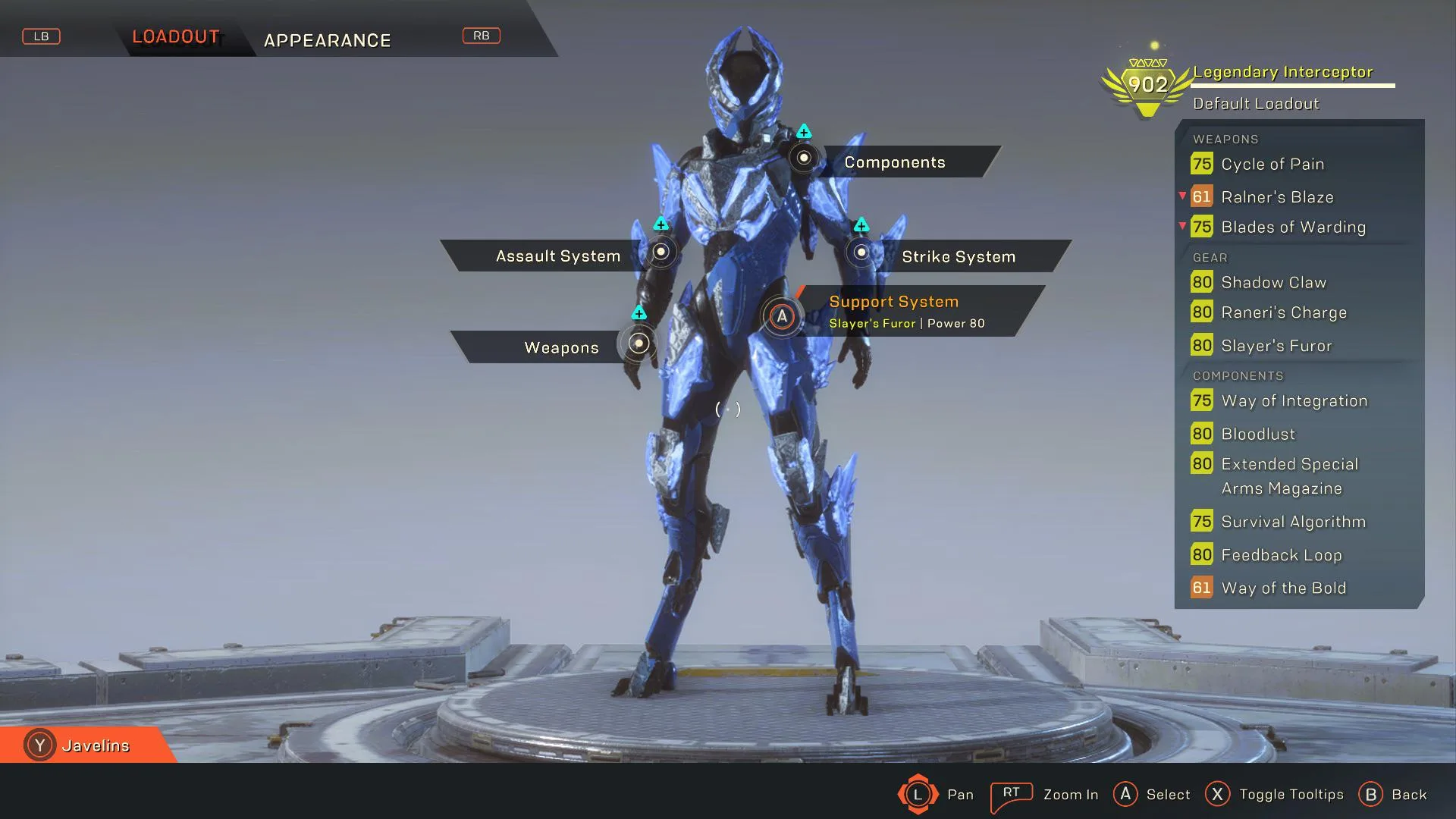This screenshot has width=1456, height=819.
Task: Choose the Feedback Loop component
Action: (1281, 555)
